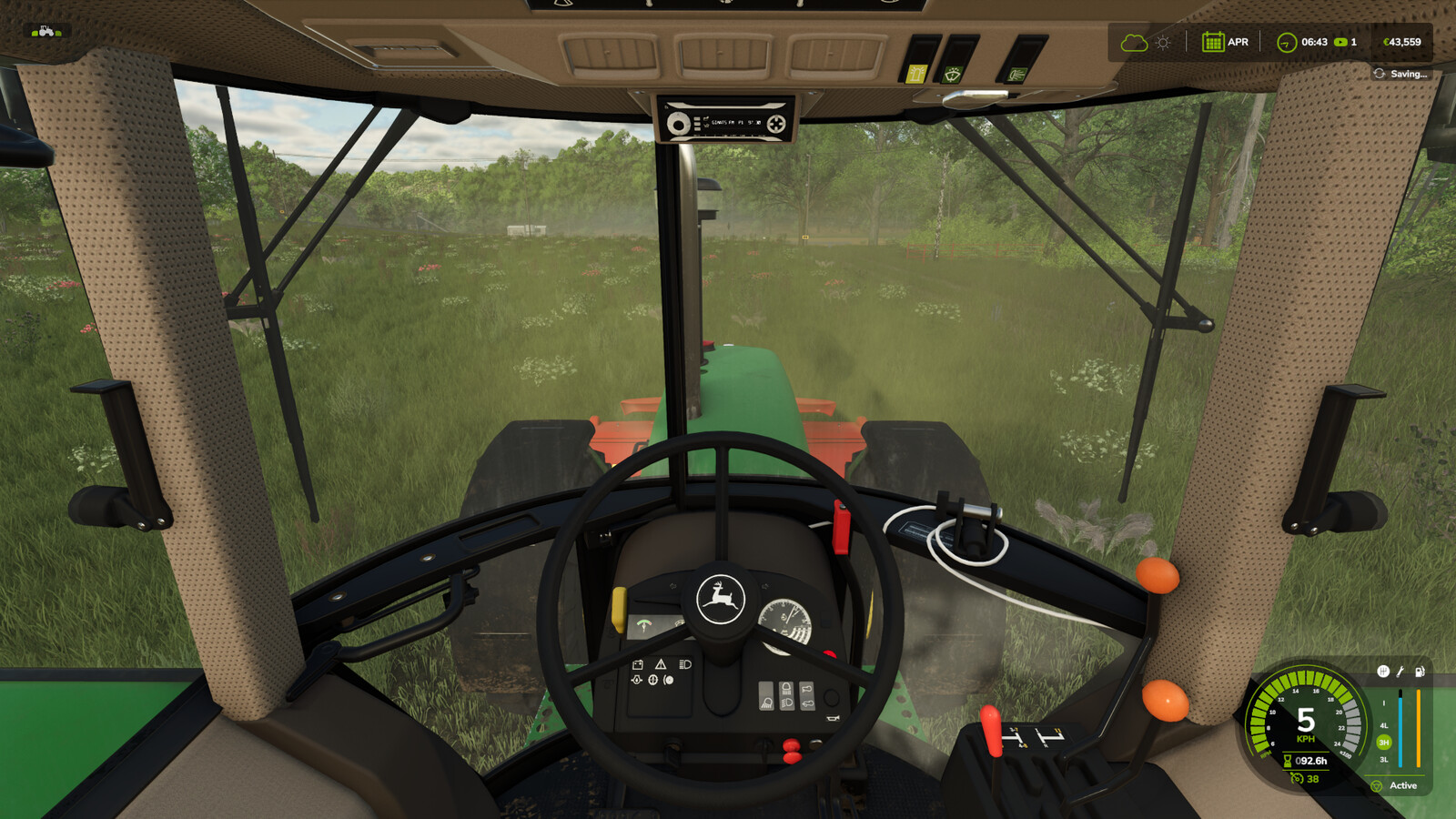This screenshot has height=819, width=1456.
Task: Click the tractor vehicle indicator icon
Action: click(x=45, y=32)
